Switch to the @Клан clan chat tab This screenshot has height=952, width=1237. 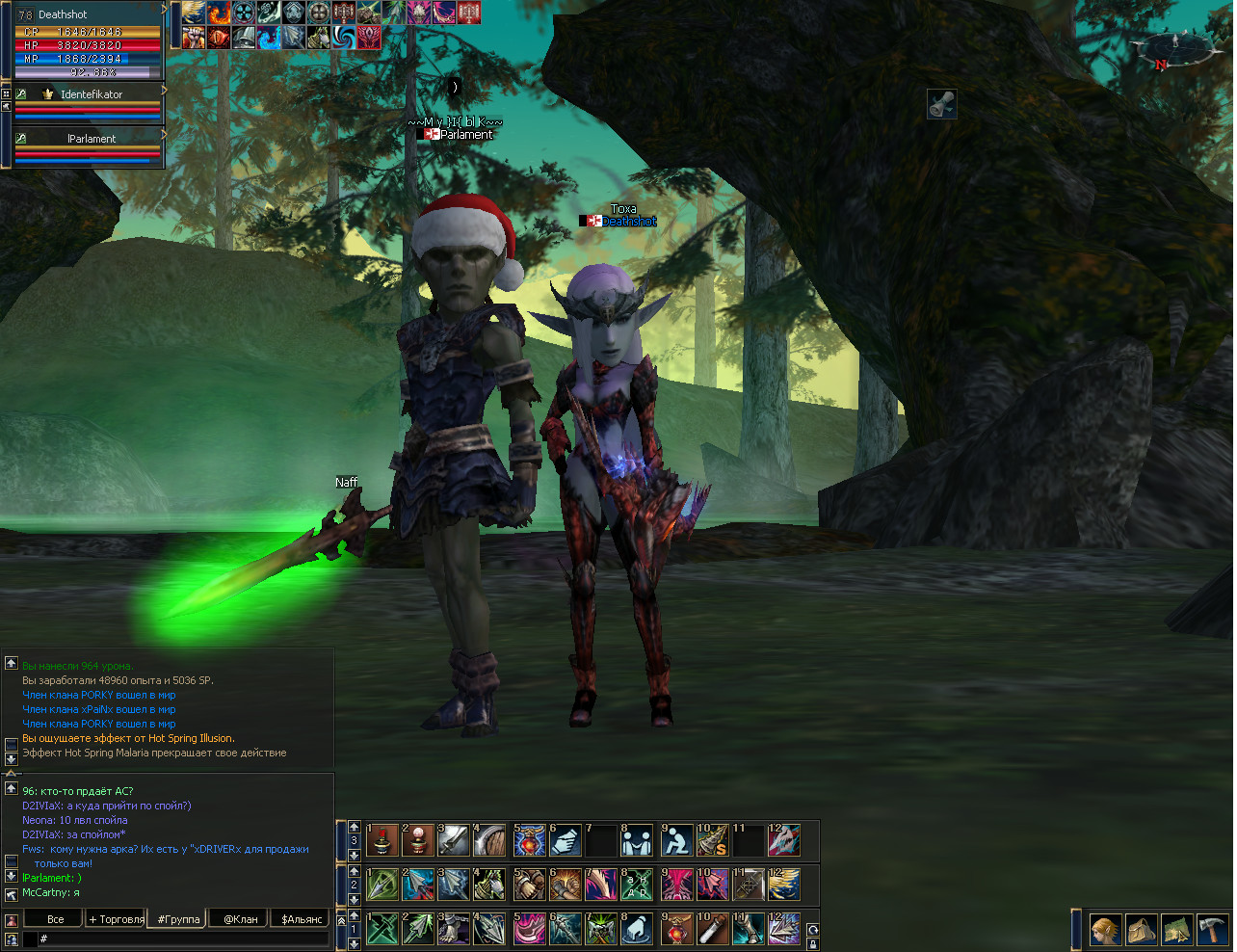point(240,919)
